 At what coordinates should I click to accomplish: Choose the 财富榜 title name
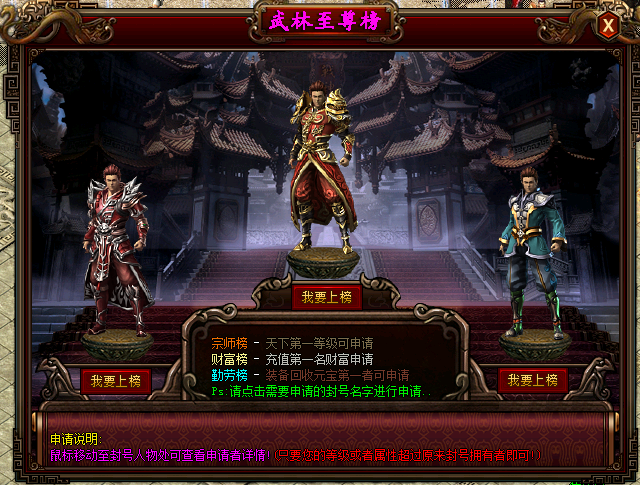230,358
